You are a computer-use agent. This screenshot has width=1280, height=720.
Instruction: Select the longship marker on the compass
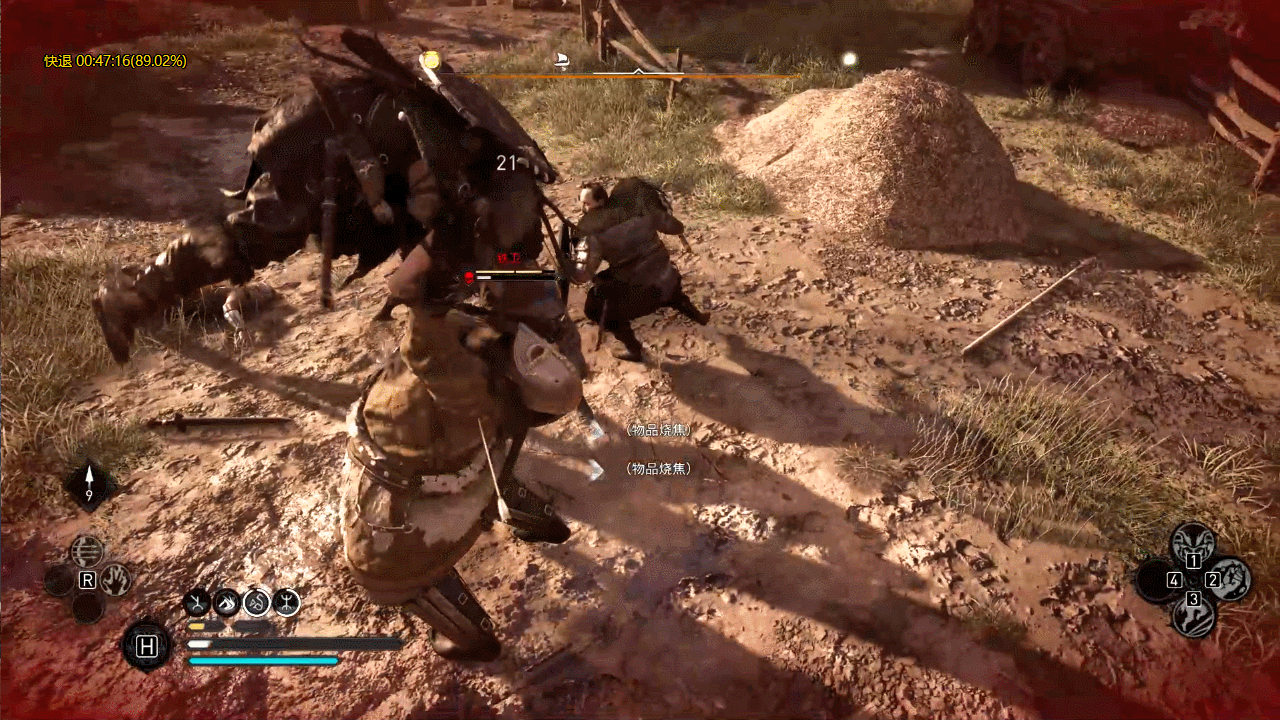pos(562,63)
